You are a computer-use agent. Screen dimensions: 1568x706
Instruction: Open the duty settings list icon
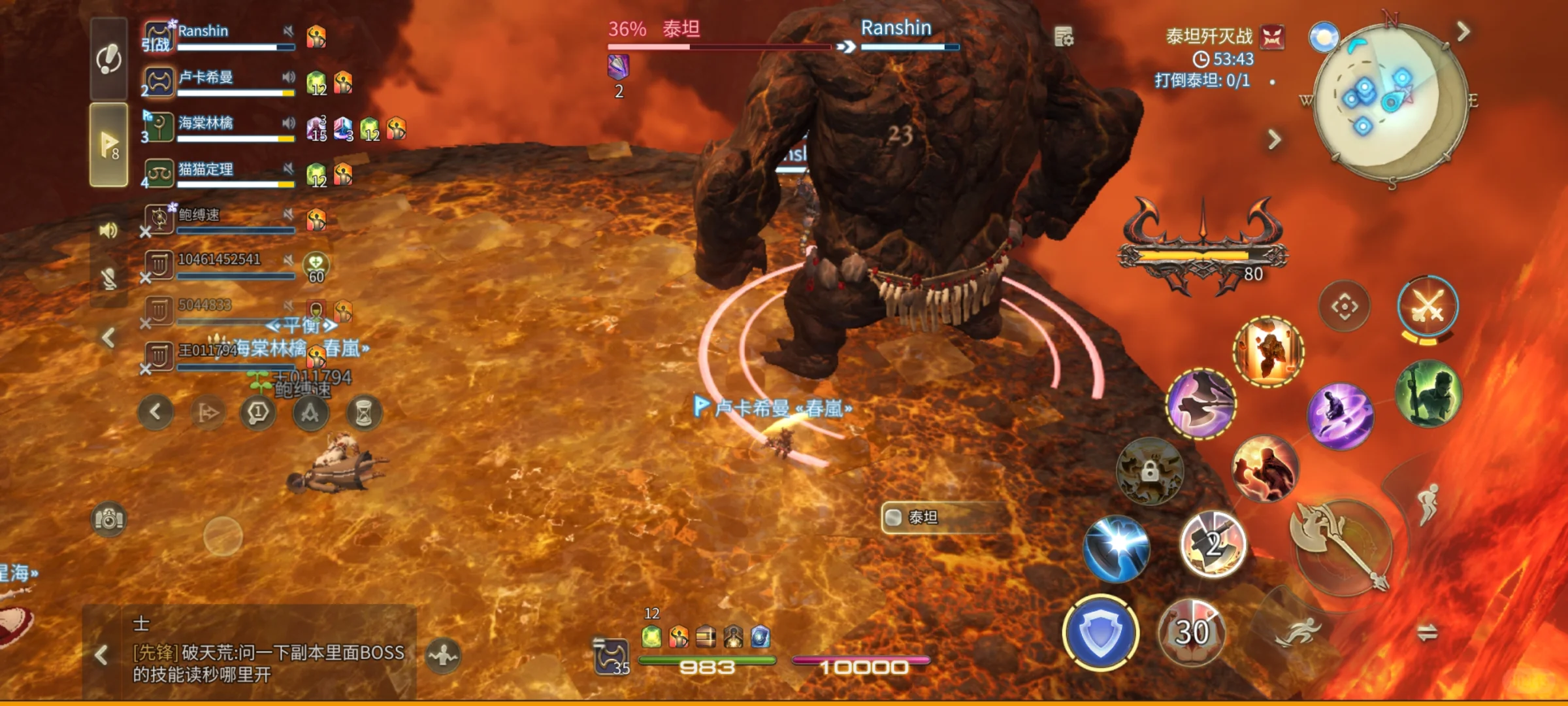(x=1064, y=37)
